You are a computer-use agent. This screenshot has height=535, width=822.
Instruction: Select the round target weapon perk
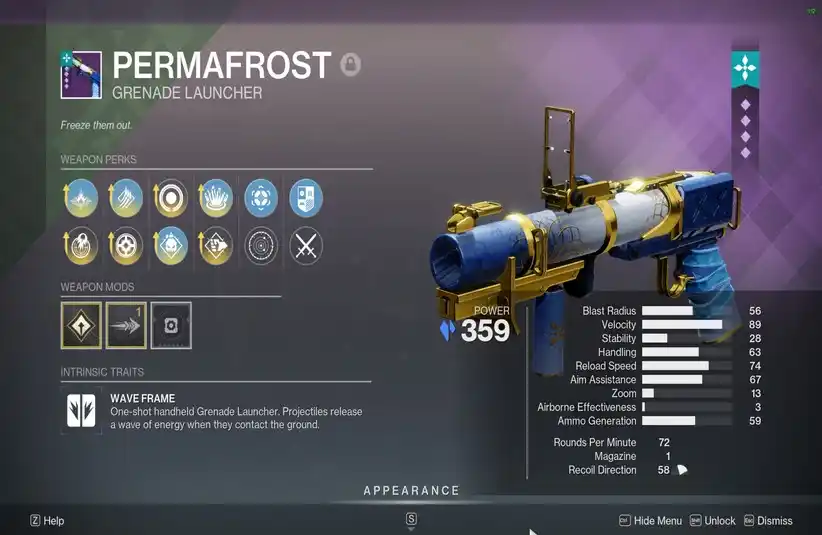pos(170,198)
